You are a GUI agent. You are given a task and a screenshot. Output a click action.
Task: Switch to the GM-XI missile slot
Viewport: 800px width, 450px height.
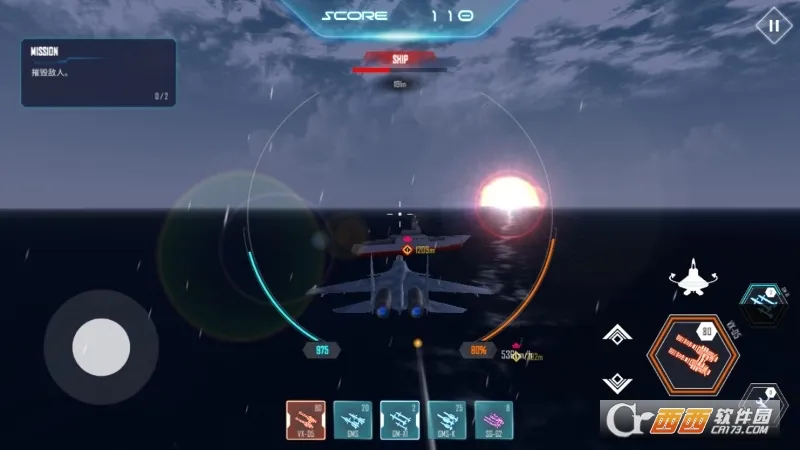pos(401,420)
